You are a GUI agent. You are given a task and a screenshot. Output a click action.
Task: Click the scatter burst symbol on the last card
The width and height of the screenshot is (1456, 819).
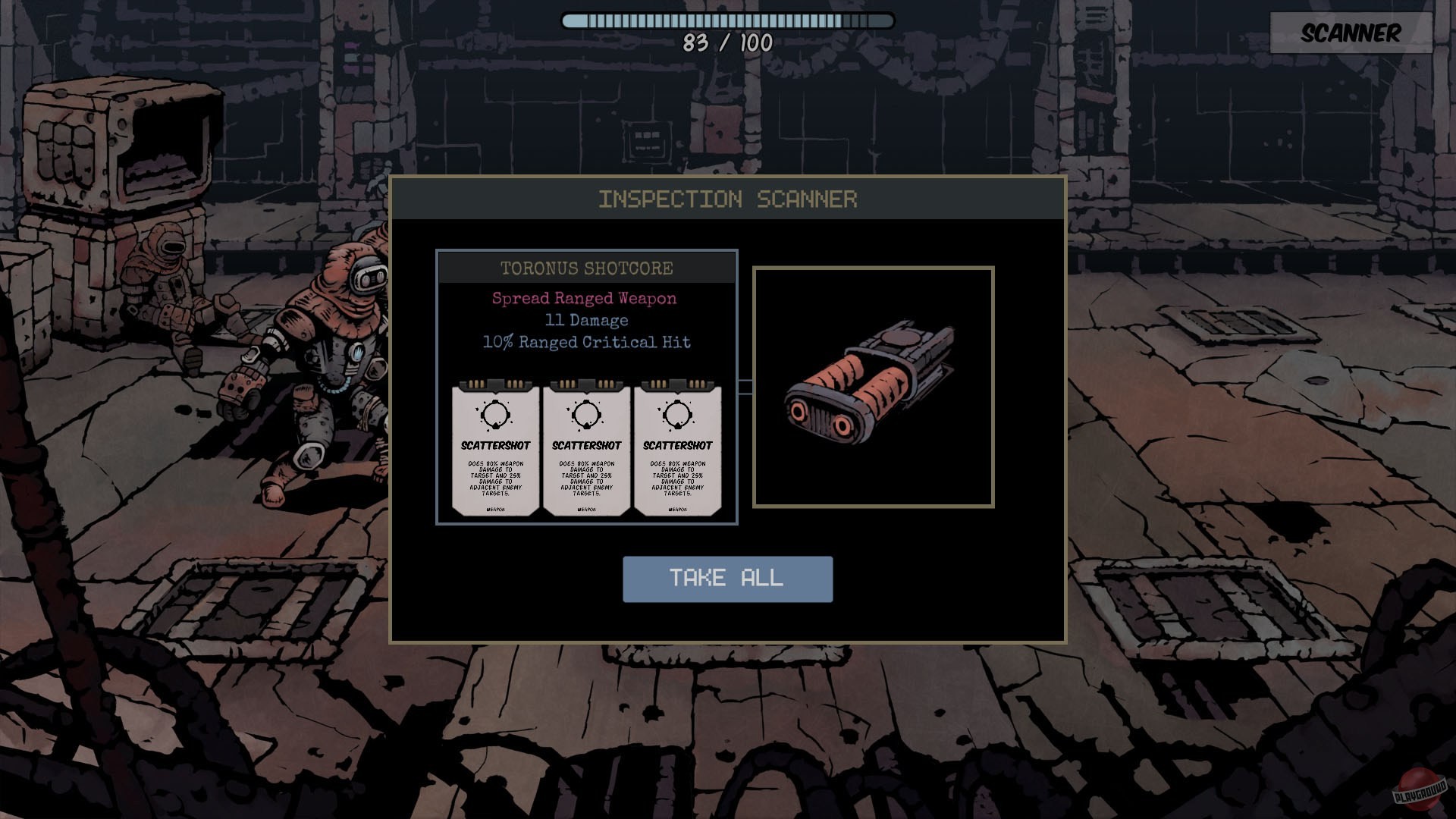click(677, 416)
